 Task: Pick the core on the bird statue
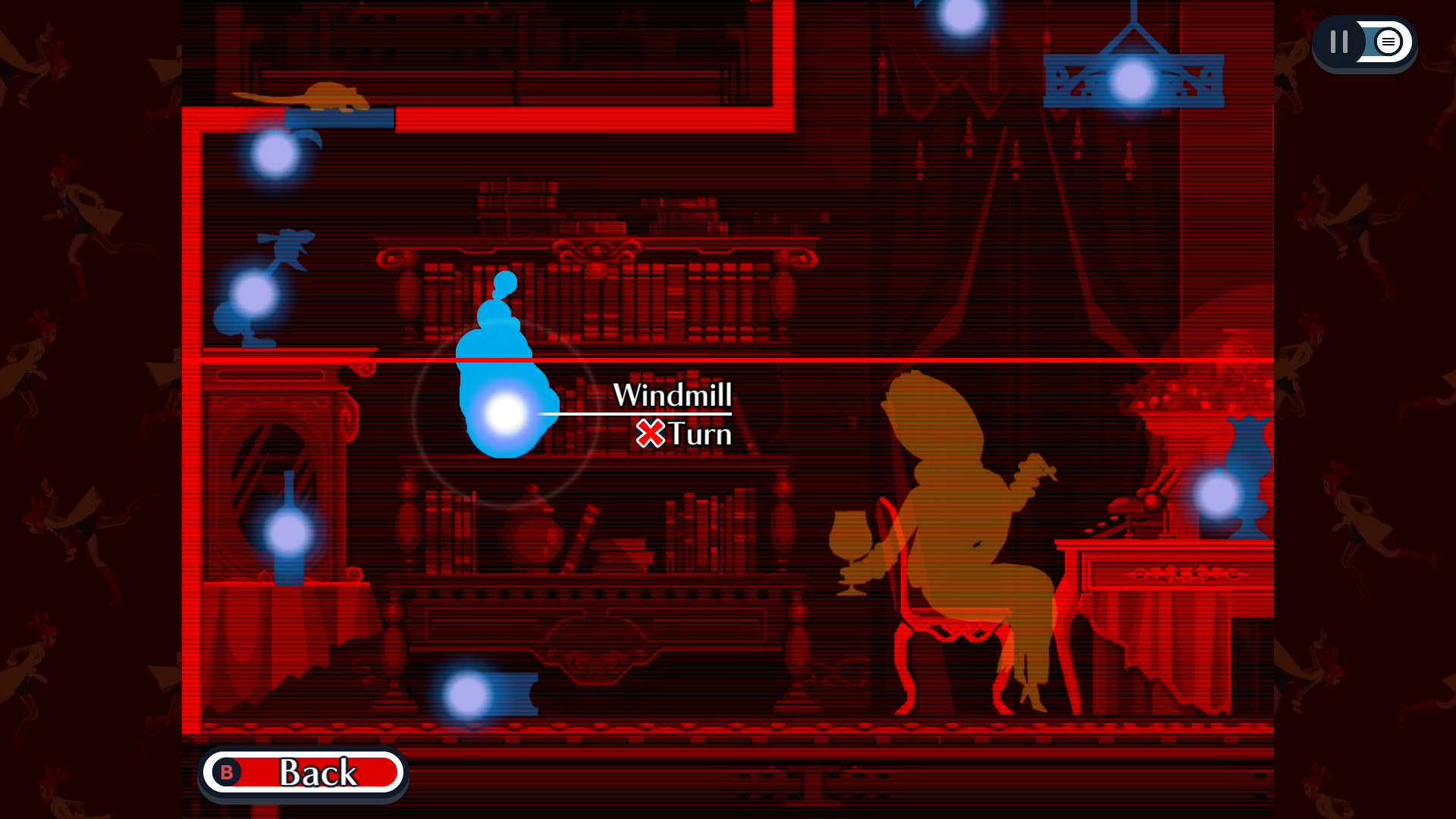coord(254,294)
